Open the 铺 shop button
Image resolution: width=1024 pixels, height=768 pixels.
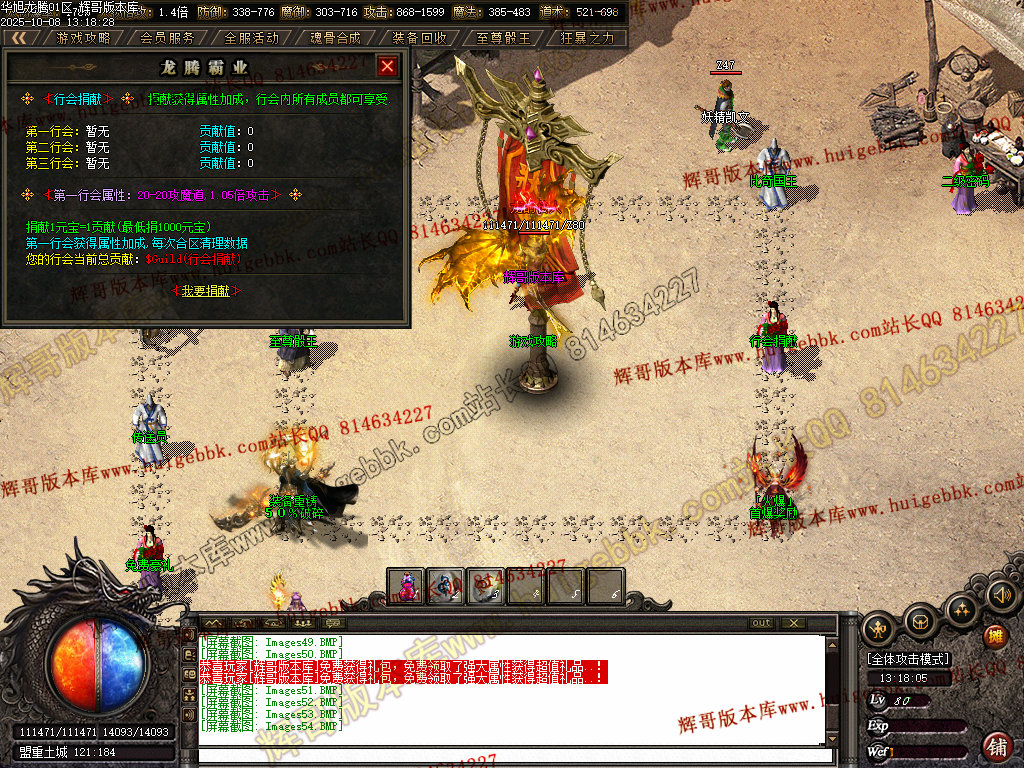[x=997, y=745]
